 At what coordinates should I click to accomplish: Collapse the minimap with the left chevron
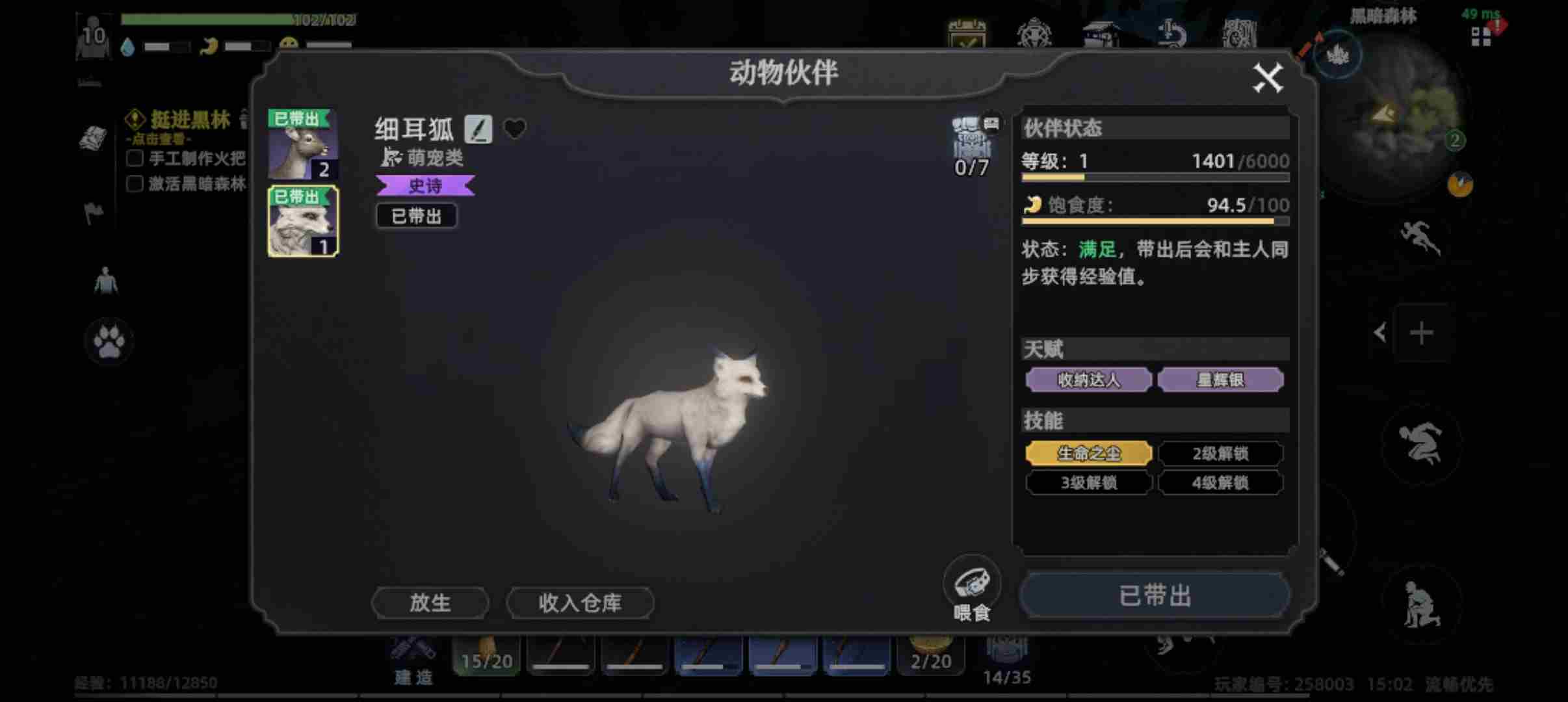point(1381,332)
